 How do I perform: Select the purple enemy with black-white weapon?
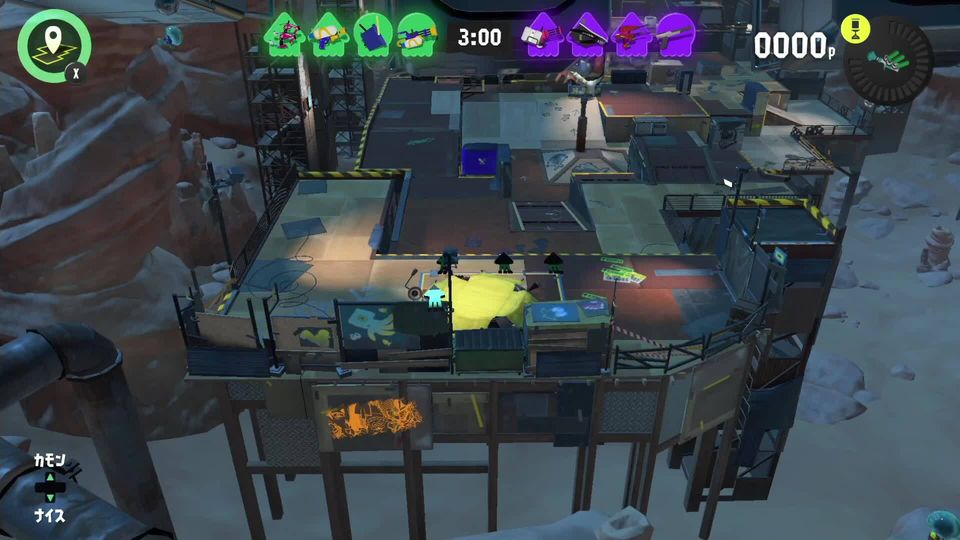(x=588, y=35)
